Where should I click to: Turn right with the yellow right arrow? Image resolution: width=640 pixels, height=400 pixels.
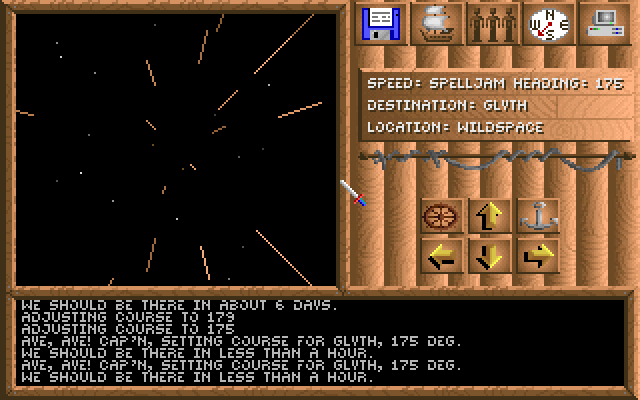pyautogui.click(x=538, y=256)
